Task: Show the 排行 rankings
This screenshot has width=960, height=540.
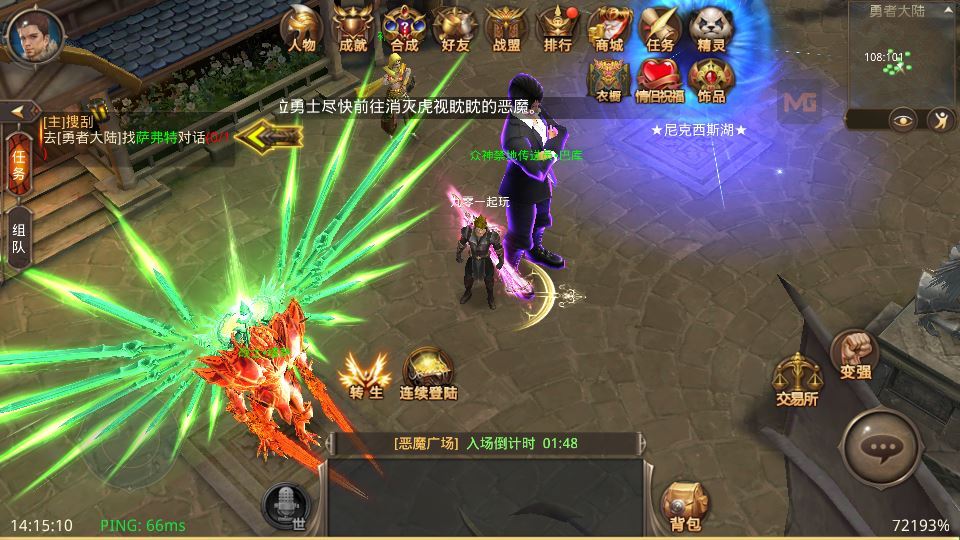Action: pos(558,27)
